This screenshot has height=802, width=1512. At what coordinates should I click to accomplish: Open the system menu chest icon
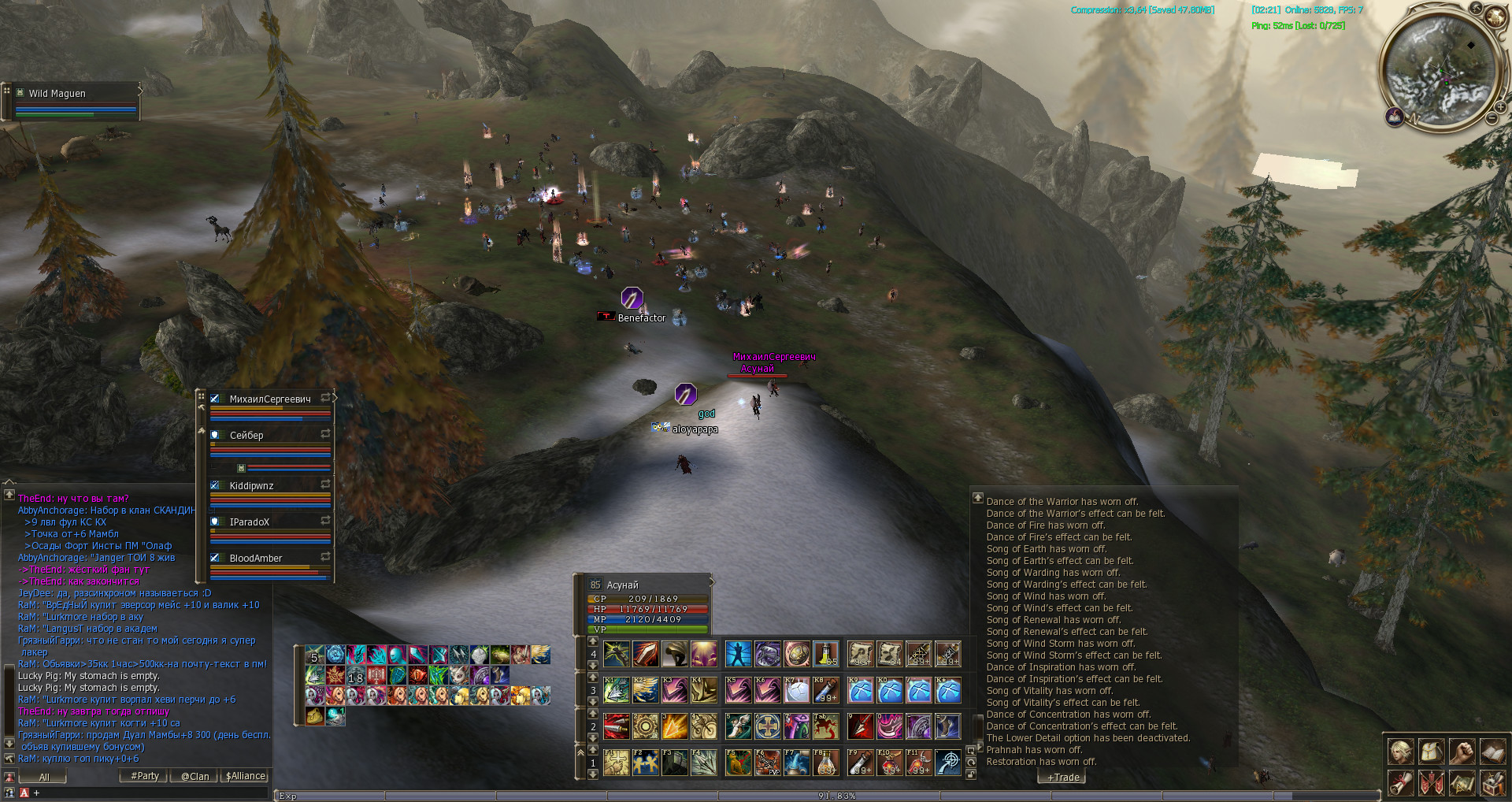(x=1493, y=783)
